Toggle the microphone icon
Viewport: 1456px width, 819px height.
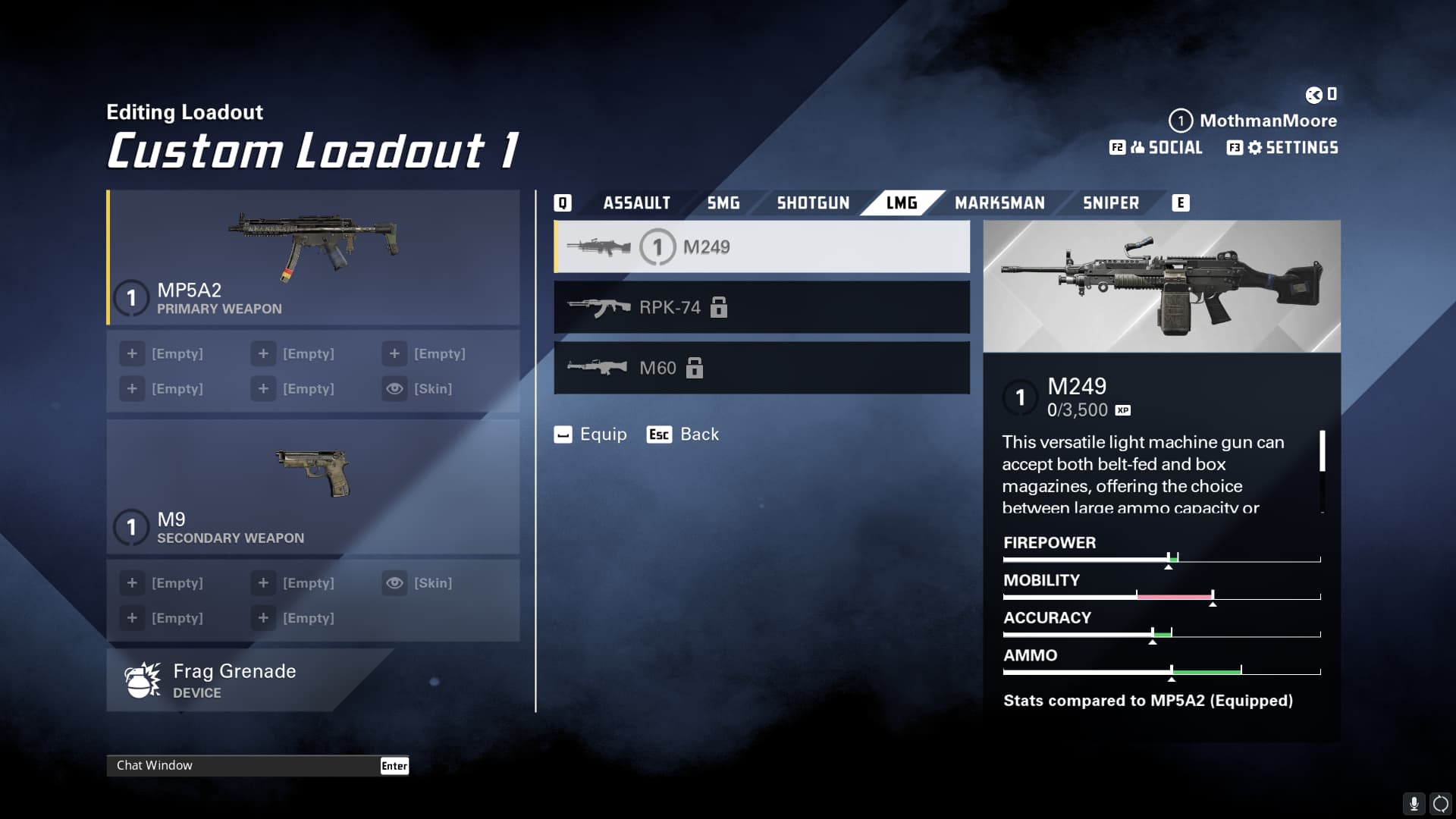1414,803
